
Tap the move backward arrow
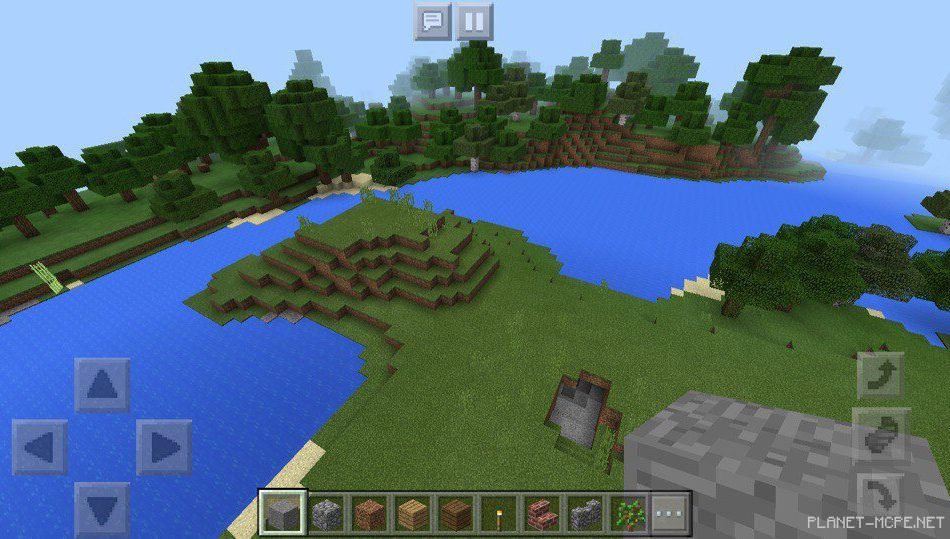coord(102,508)
